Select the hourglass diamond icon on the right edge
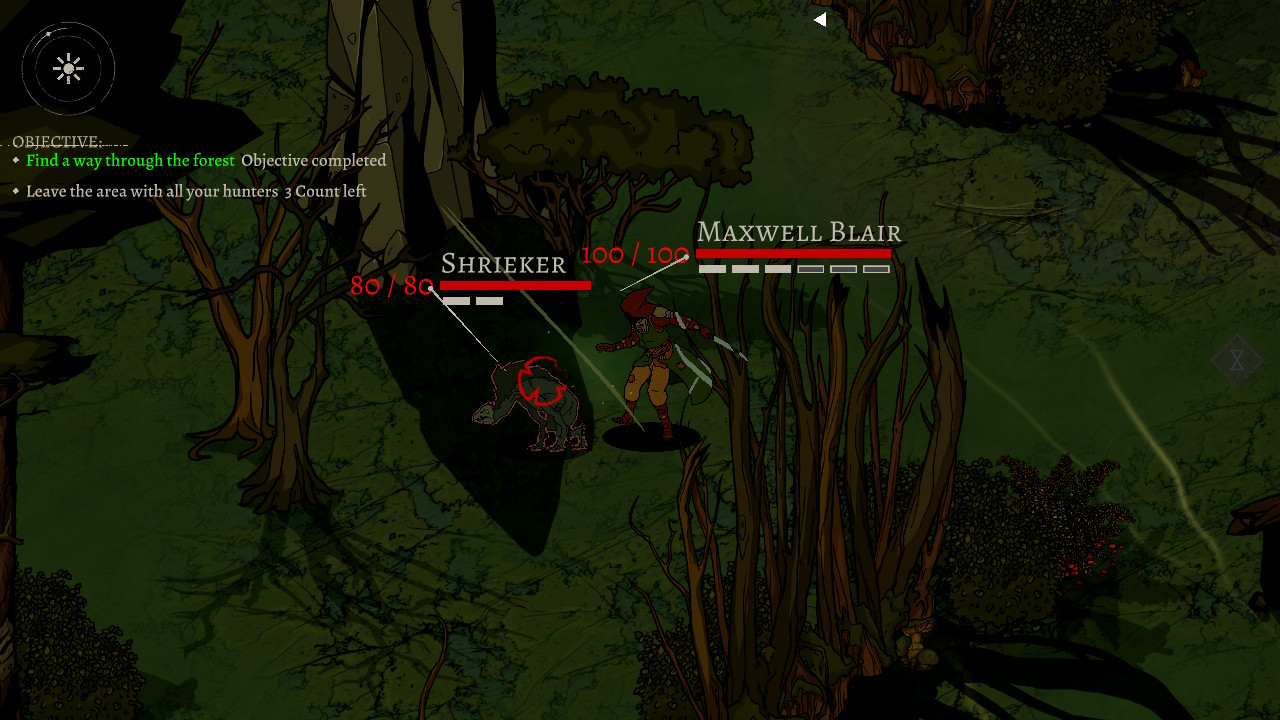 1238,358
